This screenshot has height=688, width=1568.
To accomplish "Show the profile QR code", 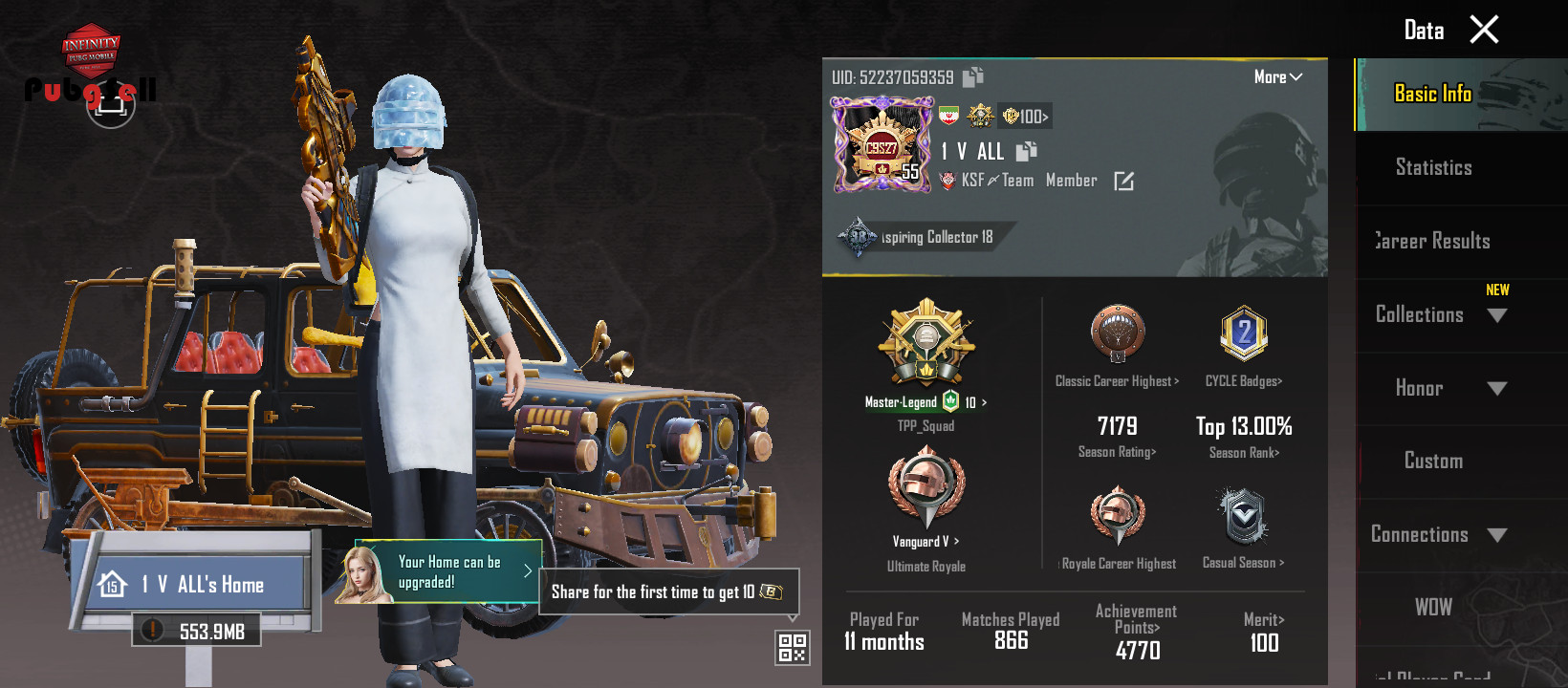I will pos(793,647).
